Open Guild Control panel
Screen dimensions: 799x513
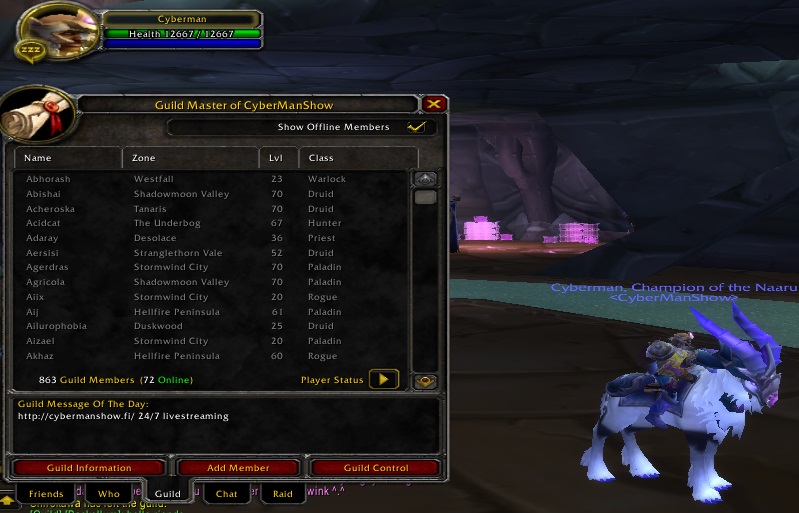pyautogui.click(x=376, y=468)
